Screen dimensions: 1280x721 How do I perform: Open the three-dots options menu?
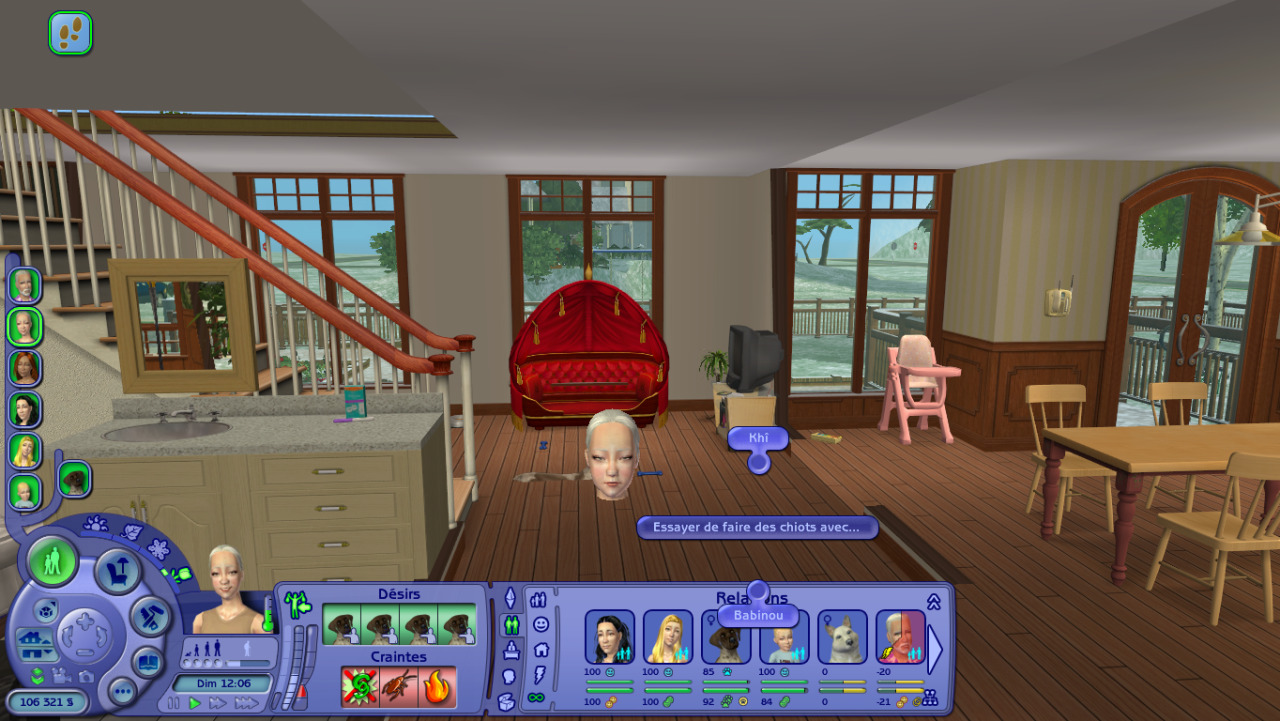pyautogui.click(x=122, y=691)
